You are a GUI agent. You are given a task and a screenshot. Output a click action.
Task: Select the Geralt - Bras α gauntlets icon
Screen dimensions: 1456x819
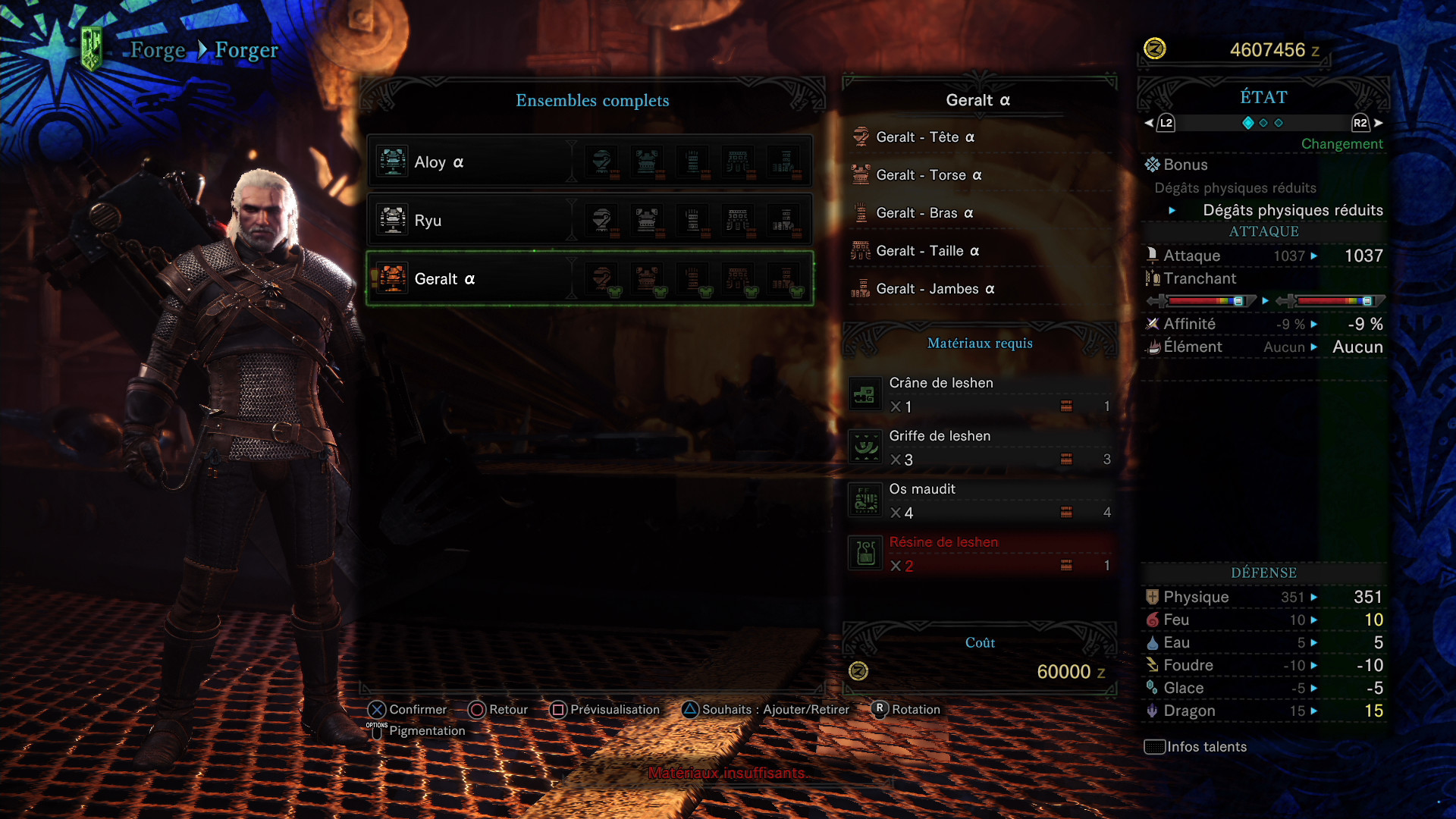coord(861,213)
